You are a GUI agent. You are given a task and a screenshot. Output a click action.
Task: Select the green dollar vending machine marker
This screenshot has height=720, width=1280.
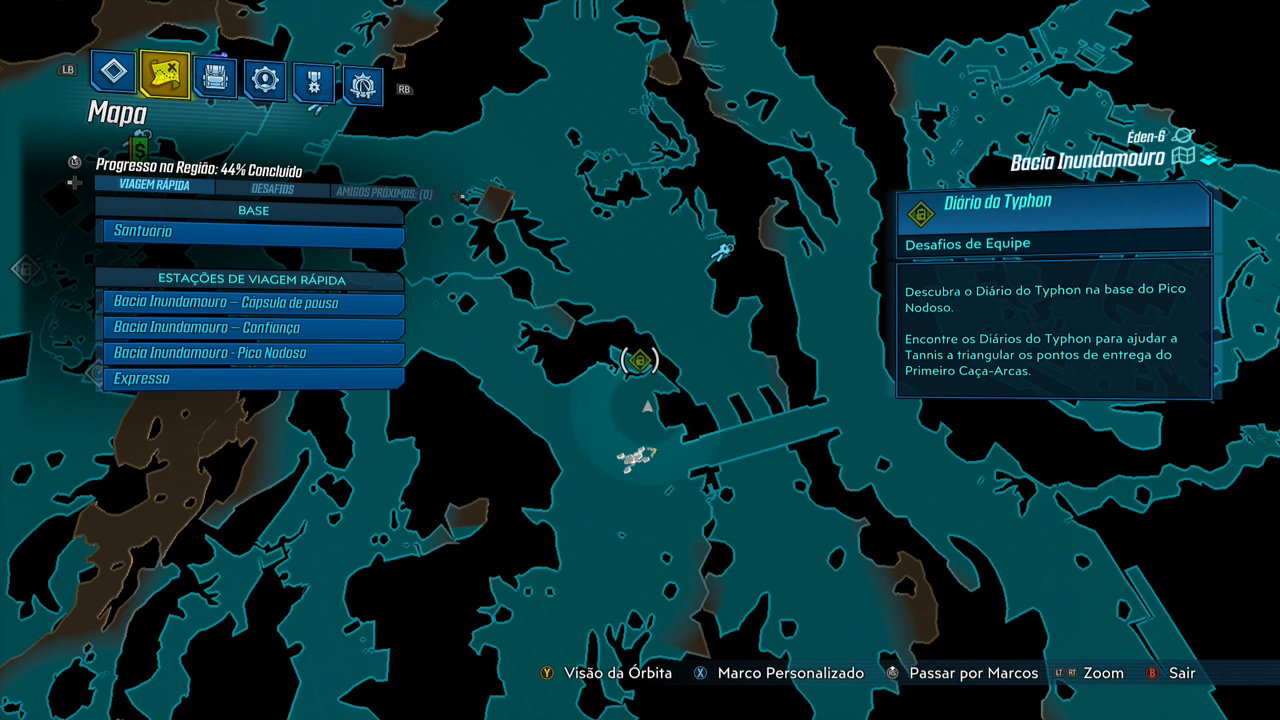140,146
